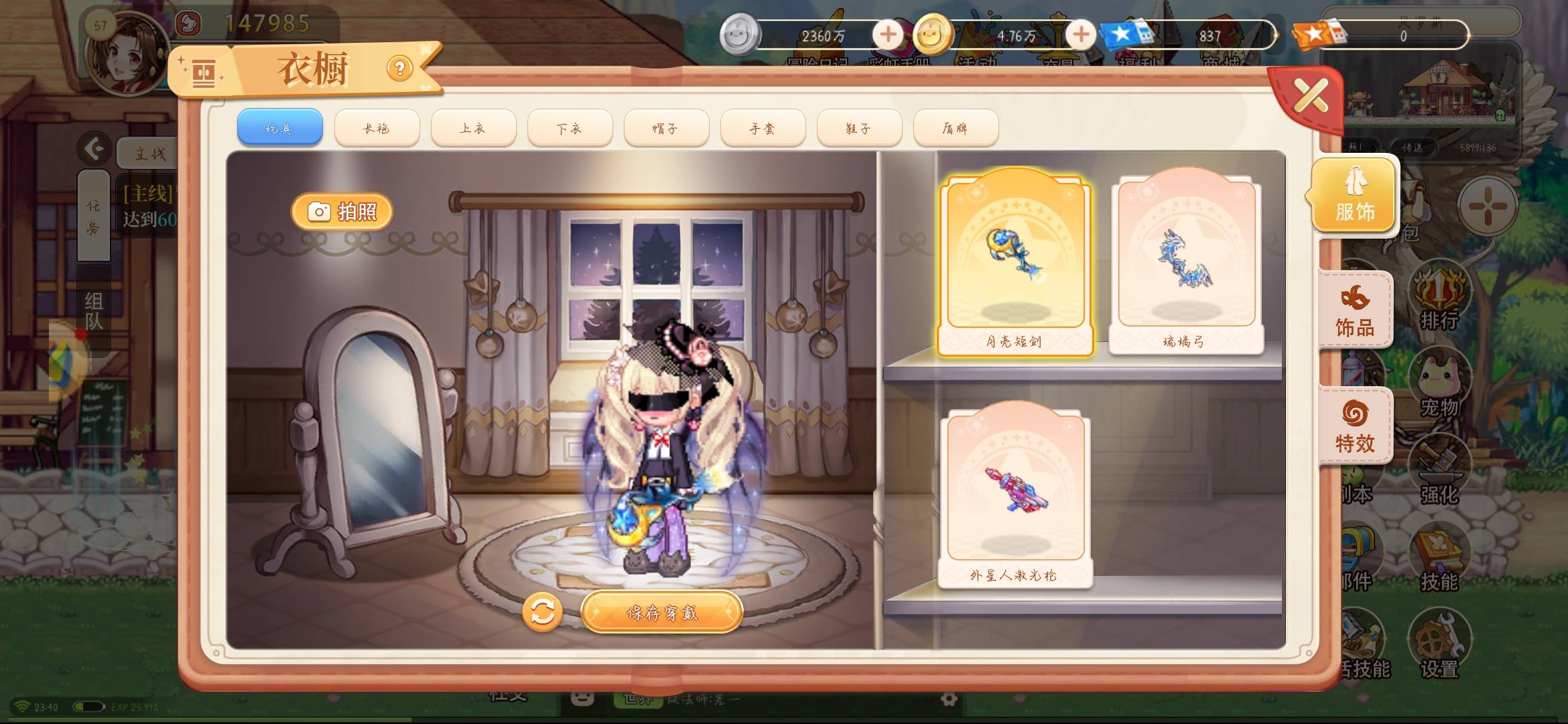Tap the circular reset arrow below the character
This screenshot has height=724, width=1568.
[544, 612]
